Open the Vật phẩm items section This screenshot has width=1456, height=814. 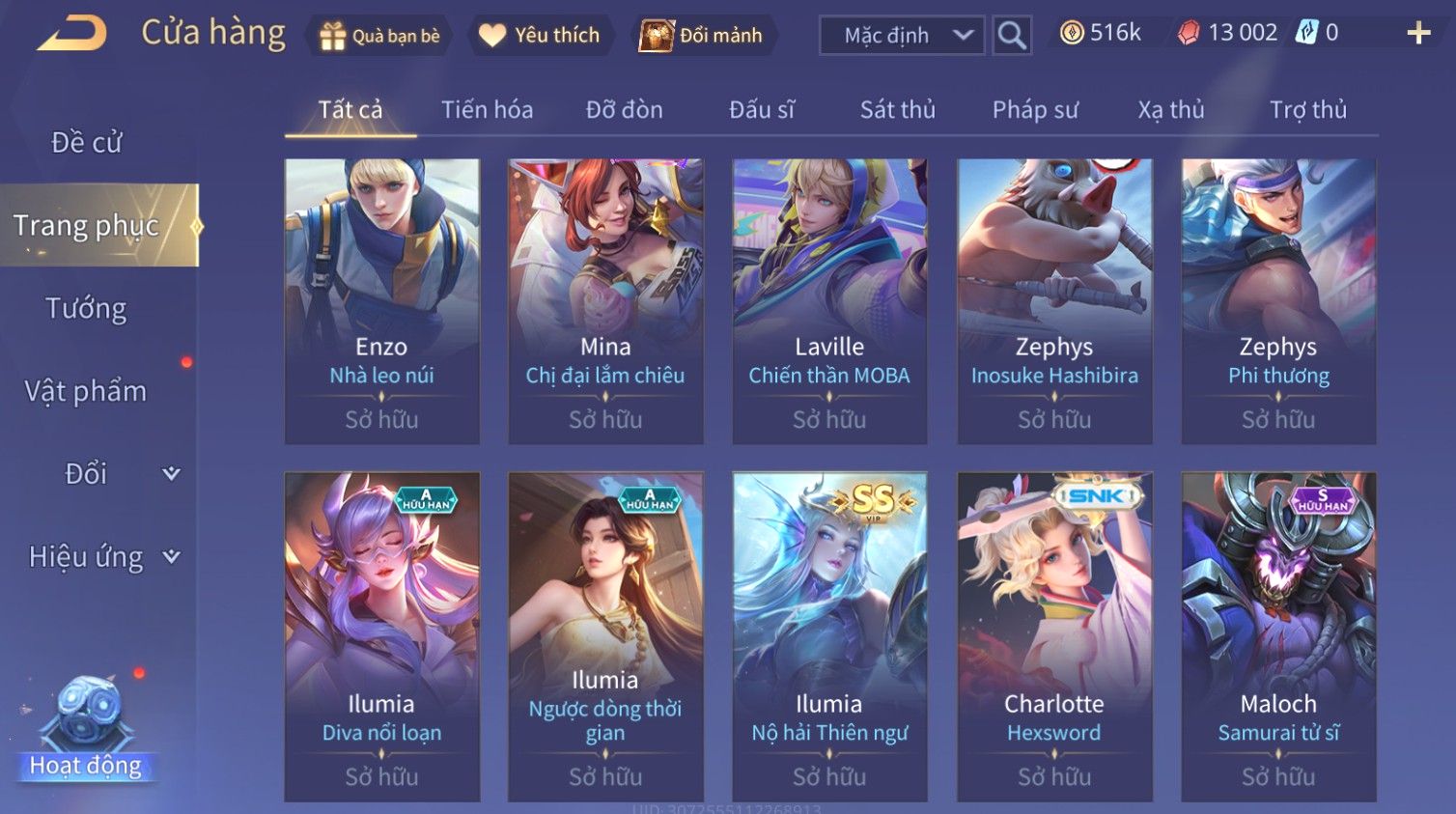coord(87,391)
